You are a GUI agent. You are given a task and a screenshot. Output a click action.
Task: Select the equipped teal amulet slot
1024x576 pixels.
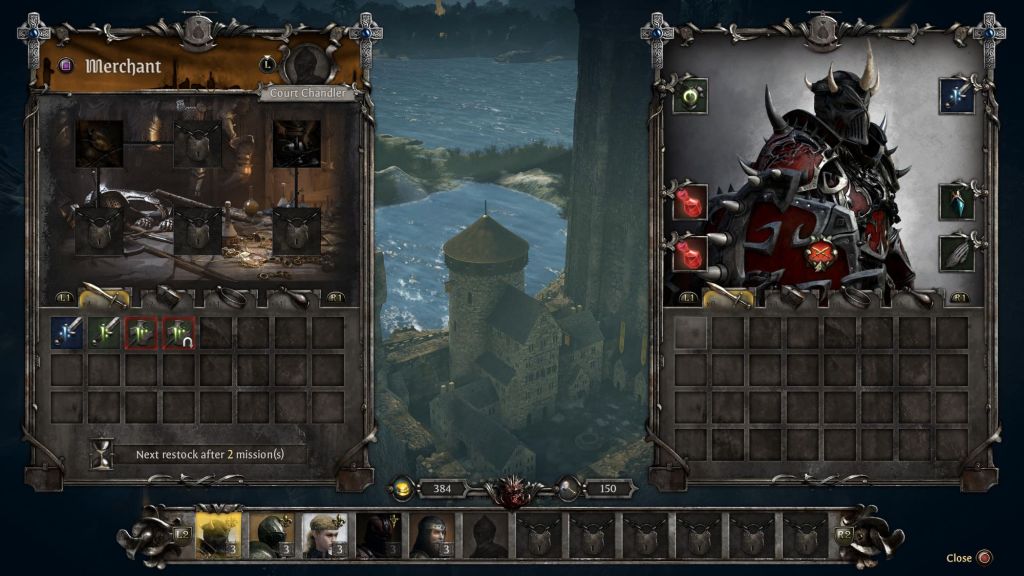[957, 202]
